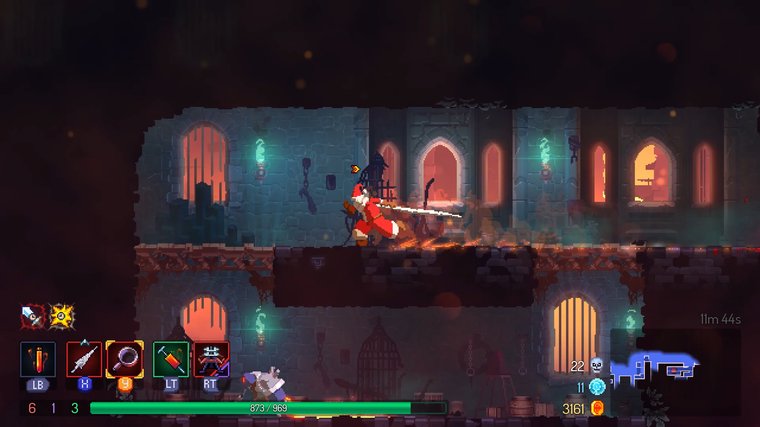Activate the green-bordered left skill slot

[x=170, y=358]
